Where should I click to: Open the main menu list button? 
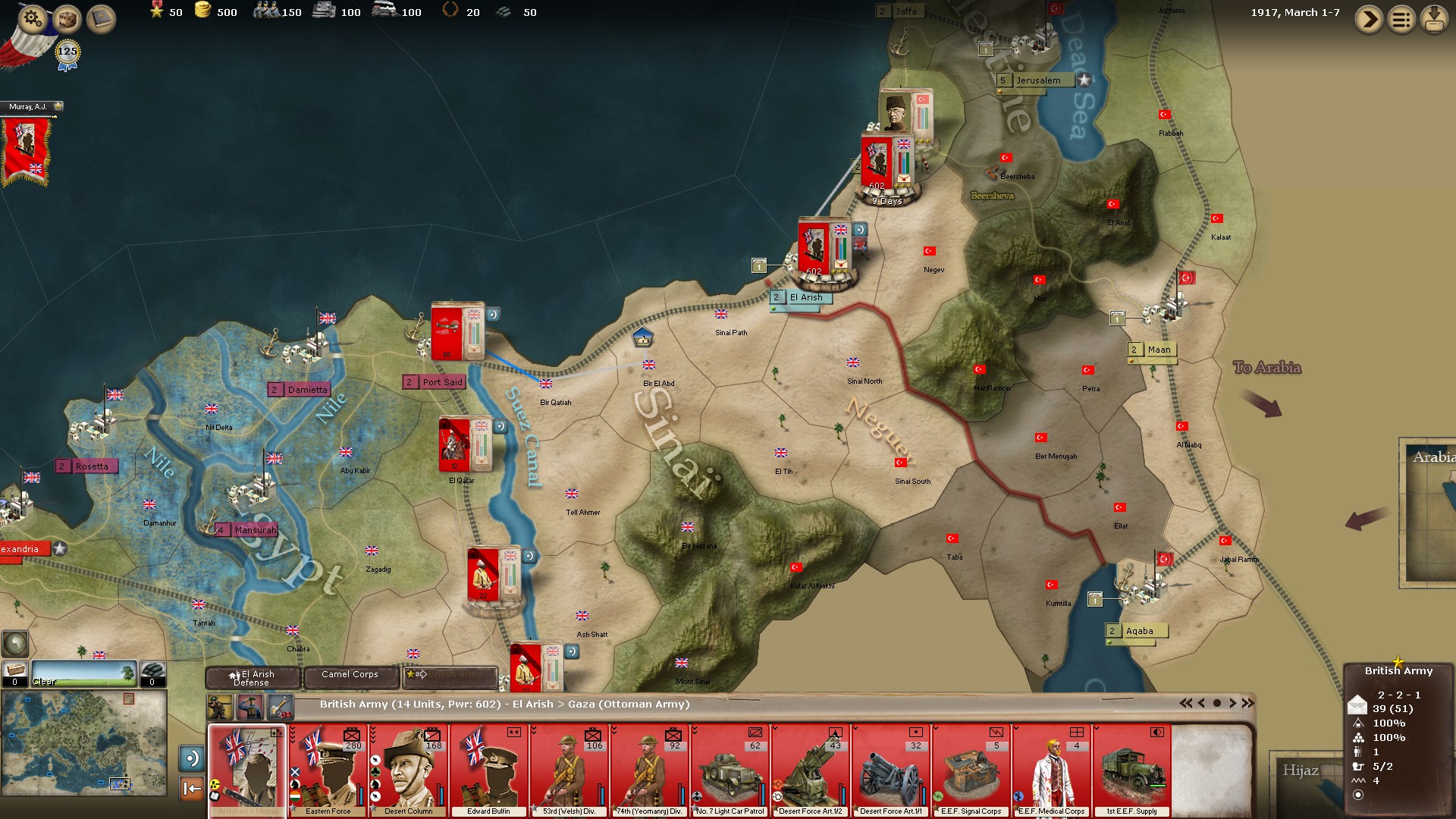1401,19
